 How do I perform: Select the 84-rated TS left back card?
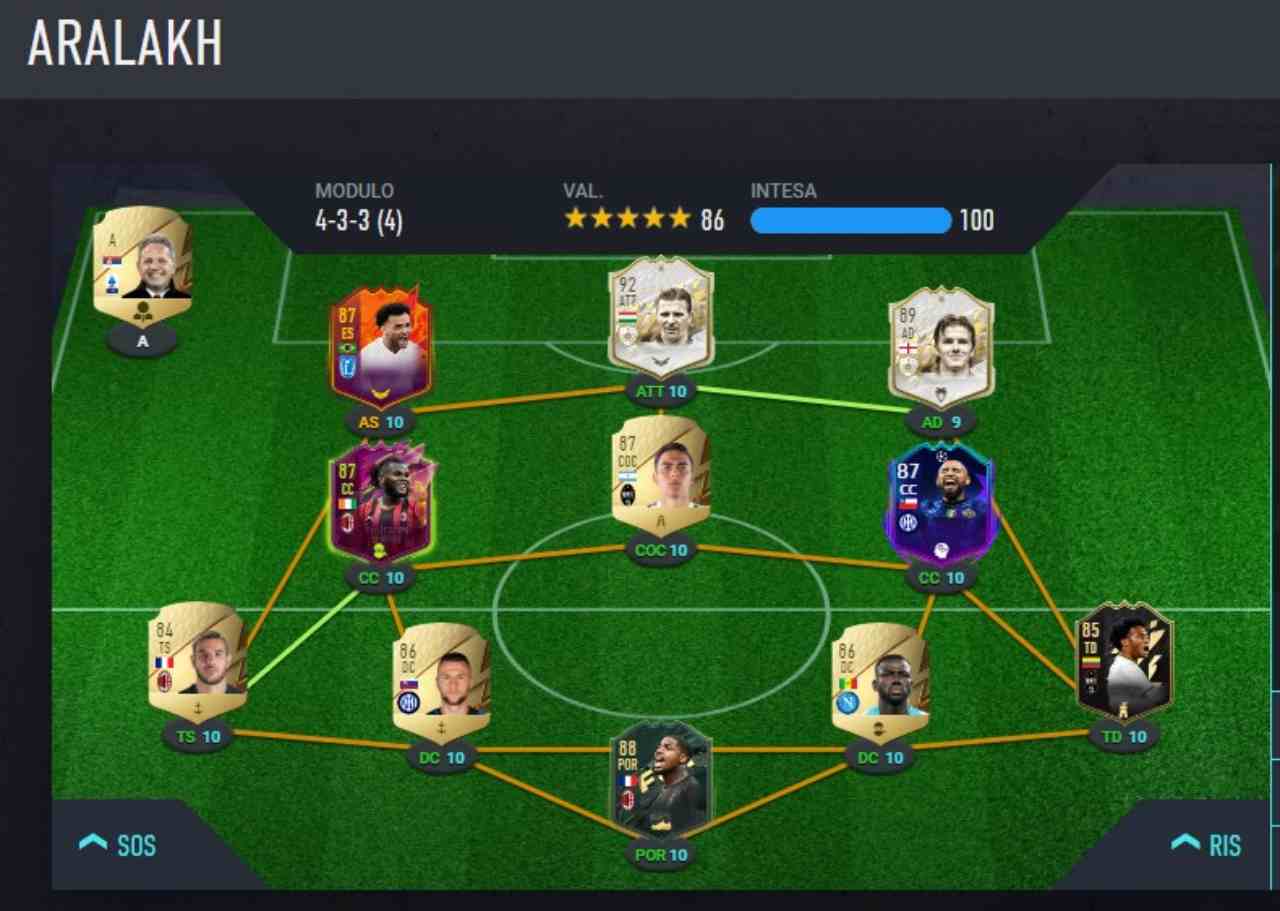[197, 660]
